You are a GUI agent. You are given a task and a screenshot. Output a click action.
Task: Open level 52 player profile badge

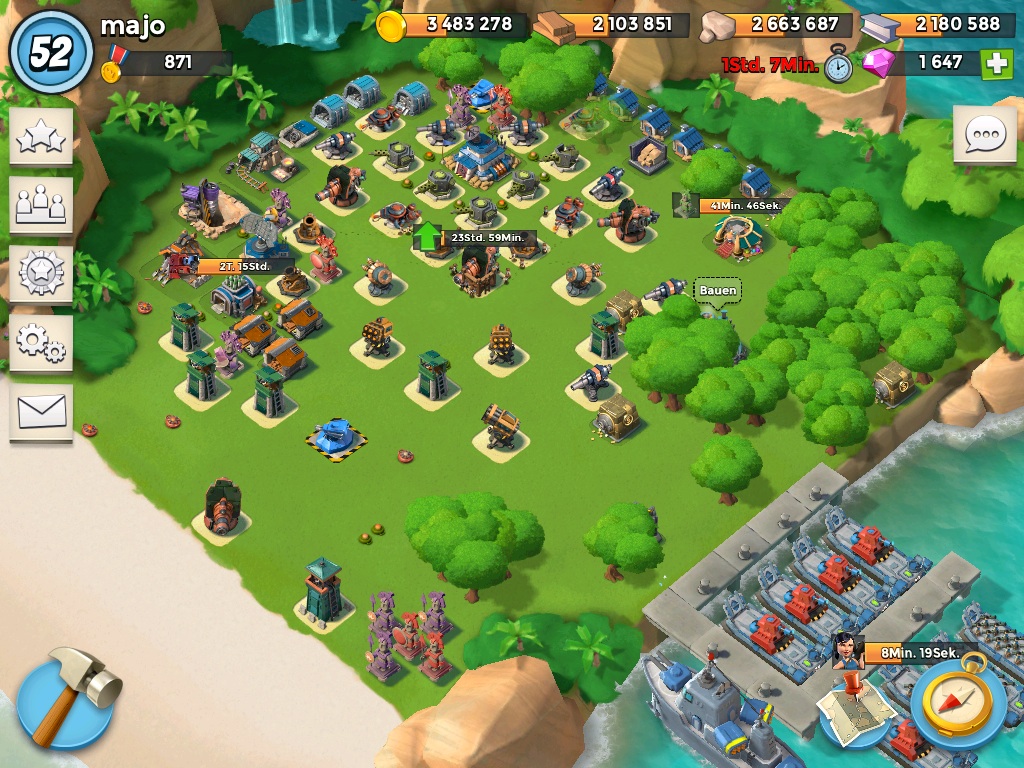[49, 51]
